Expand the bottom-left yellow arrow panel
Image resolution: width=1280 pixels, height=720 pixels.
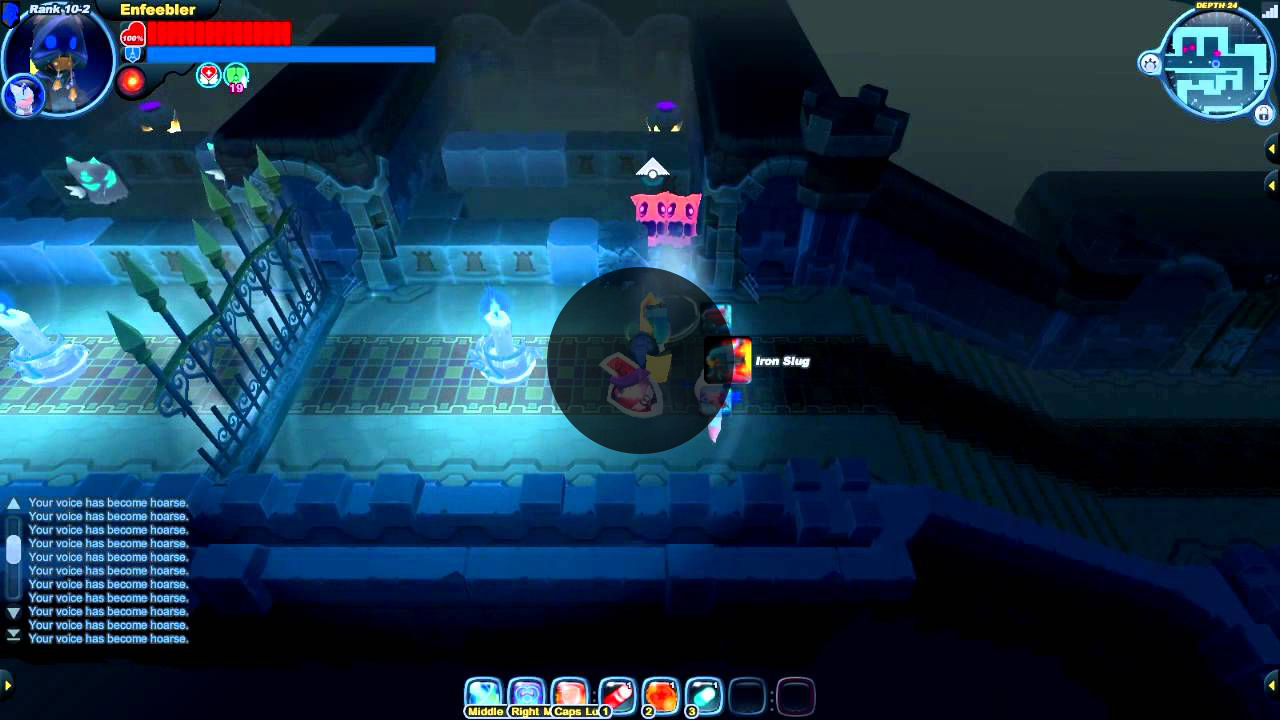pos(7,685)
